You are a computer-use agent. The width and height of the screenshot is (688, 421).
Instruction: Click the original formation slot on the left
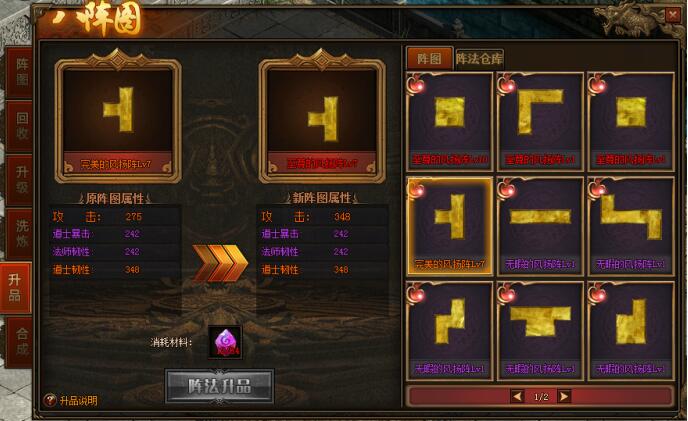coord(120,116)
